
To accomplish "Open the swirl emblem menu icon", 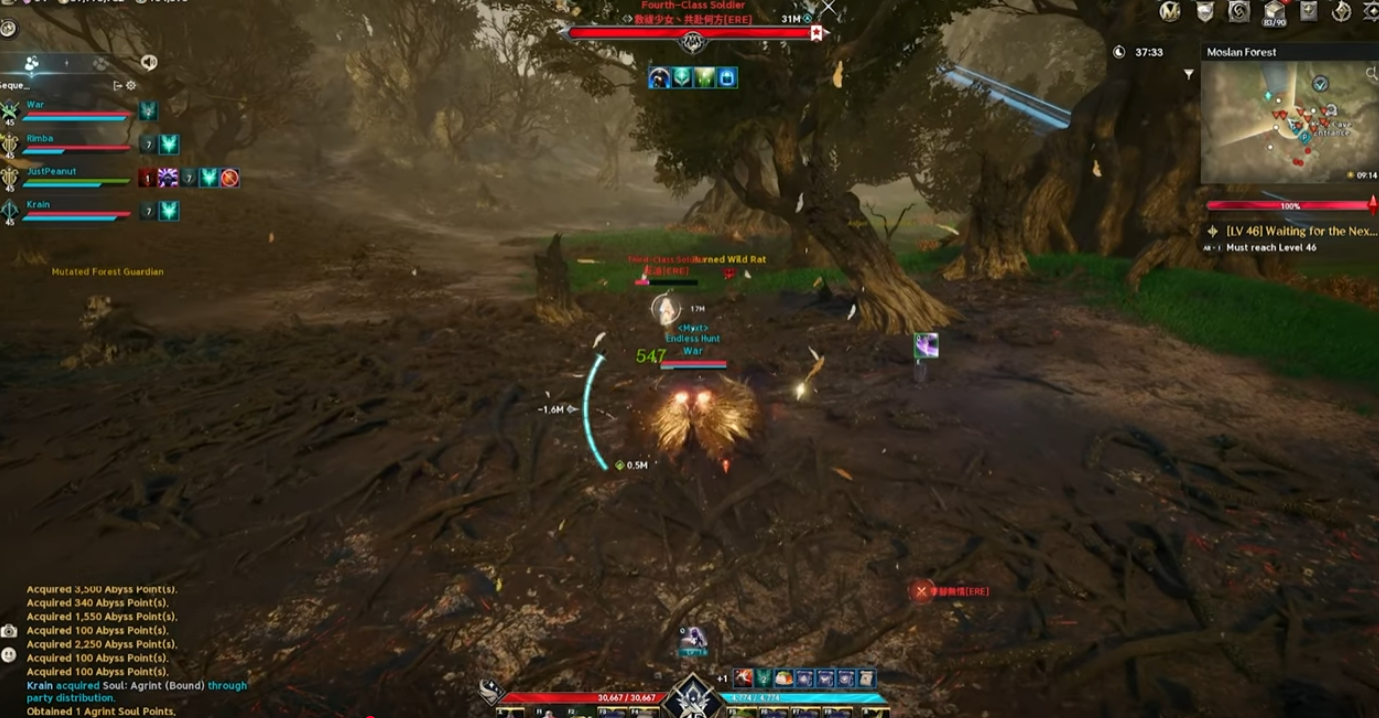I will 1239,11.
